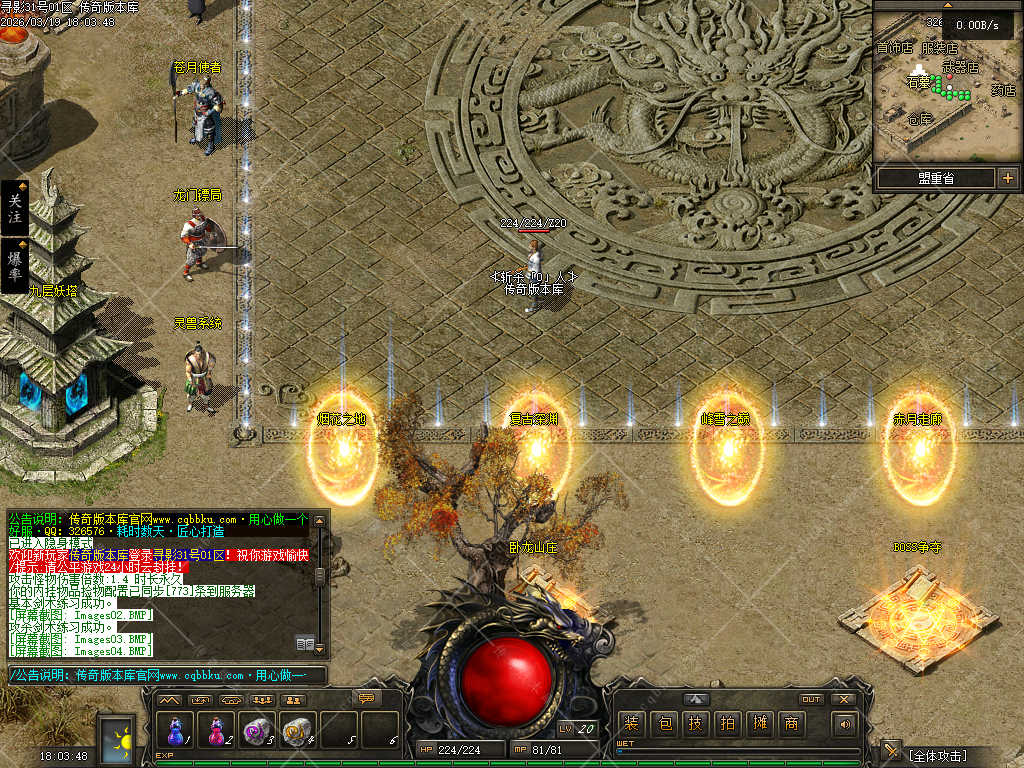Use the scroll item in slot 4
Screen dimensions: 1024x768
point(297,730)
